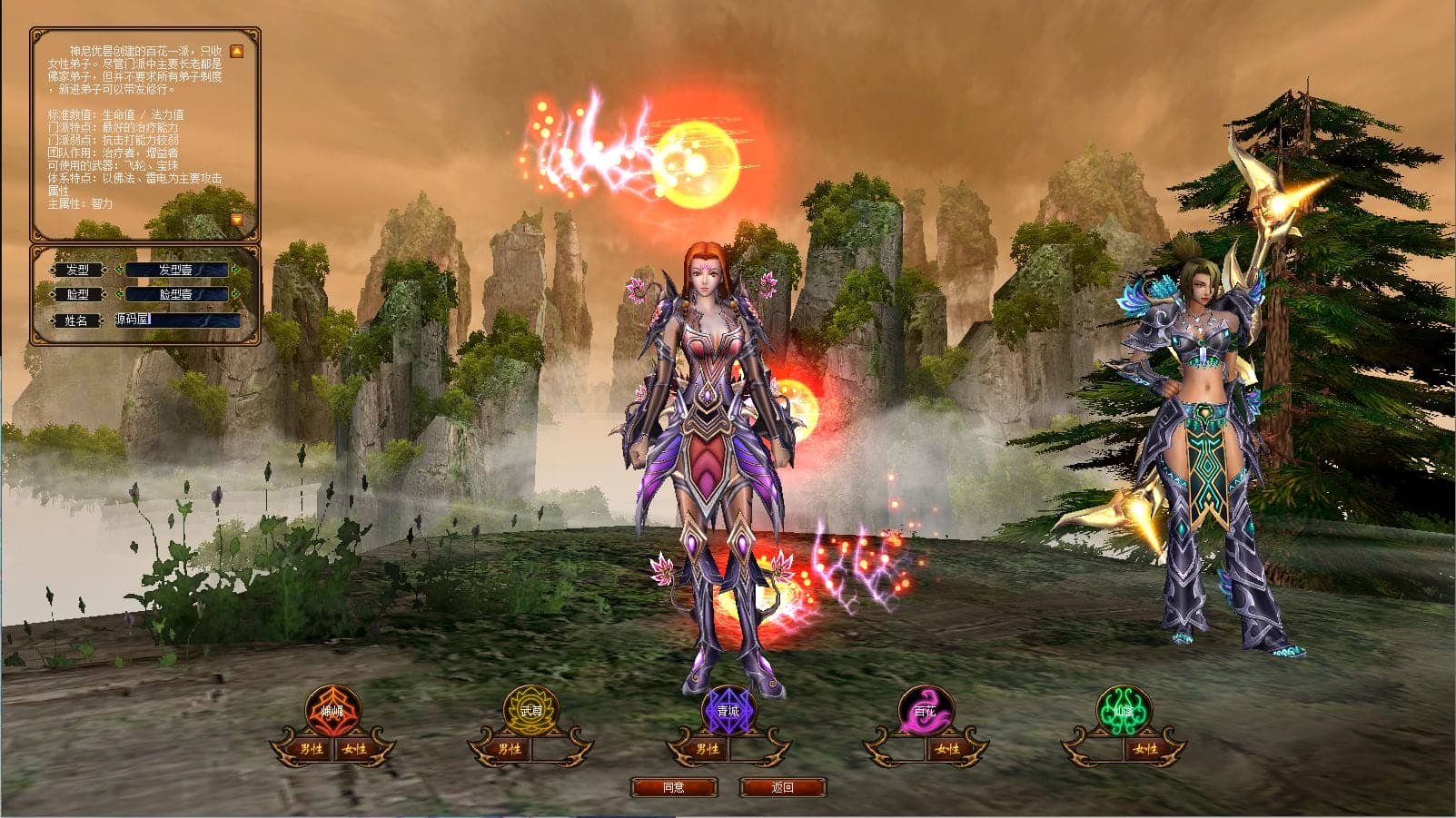Choose 女性 under the 百花 faction
This screenshot has width=1456, height=818.
pos(947,749)
